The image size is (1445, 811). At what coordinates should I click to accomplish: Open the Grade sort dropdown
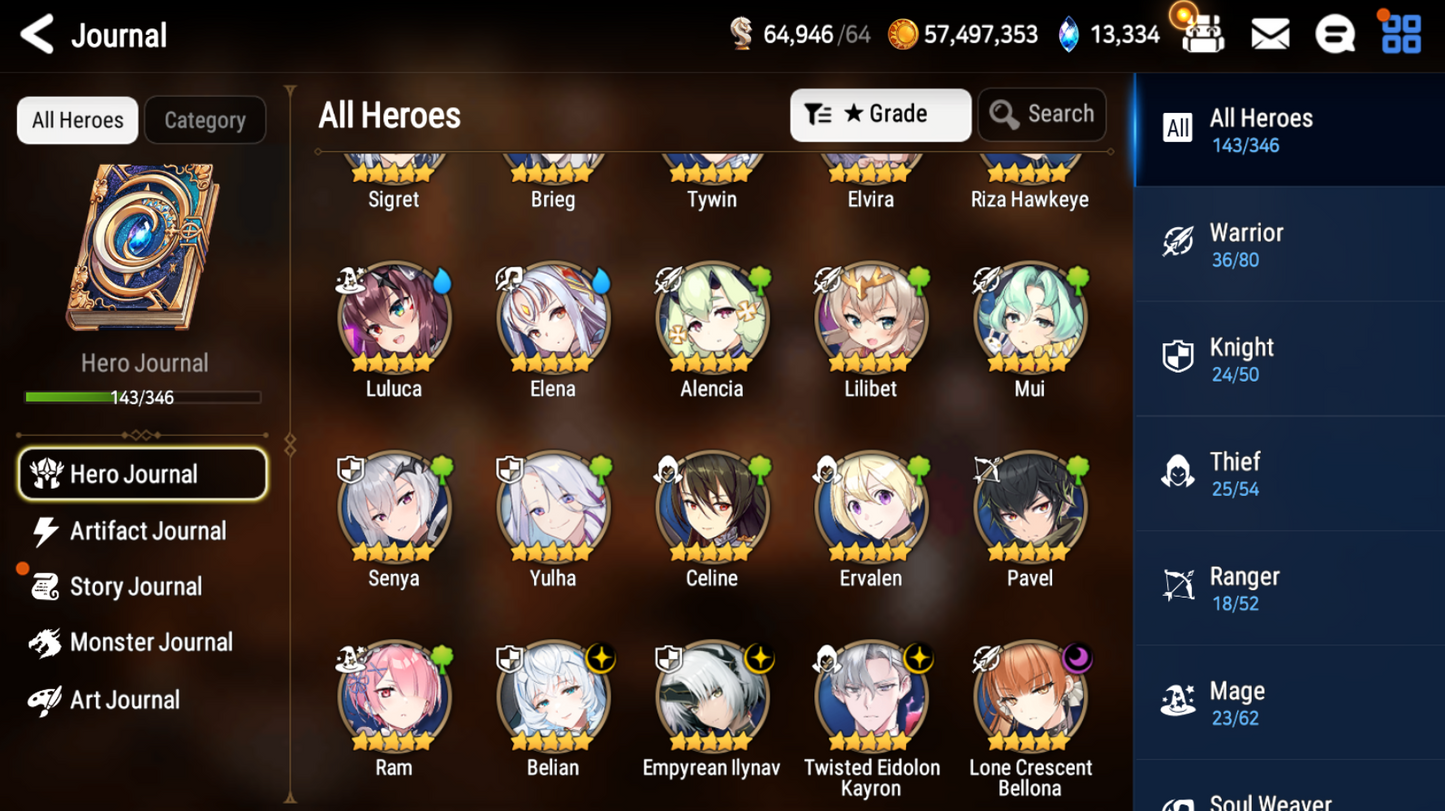pos(880,115)
